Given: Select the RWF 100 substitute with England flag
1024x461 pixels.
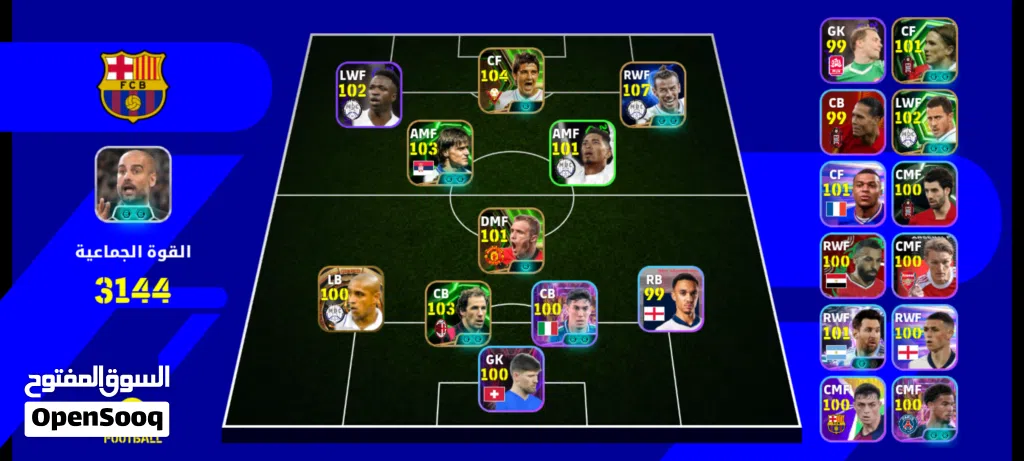Looking at the screenshot, I should coord(924,338).
